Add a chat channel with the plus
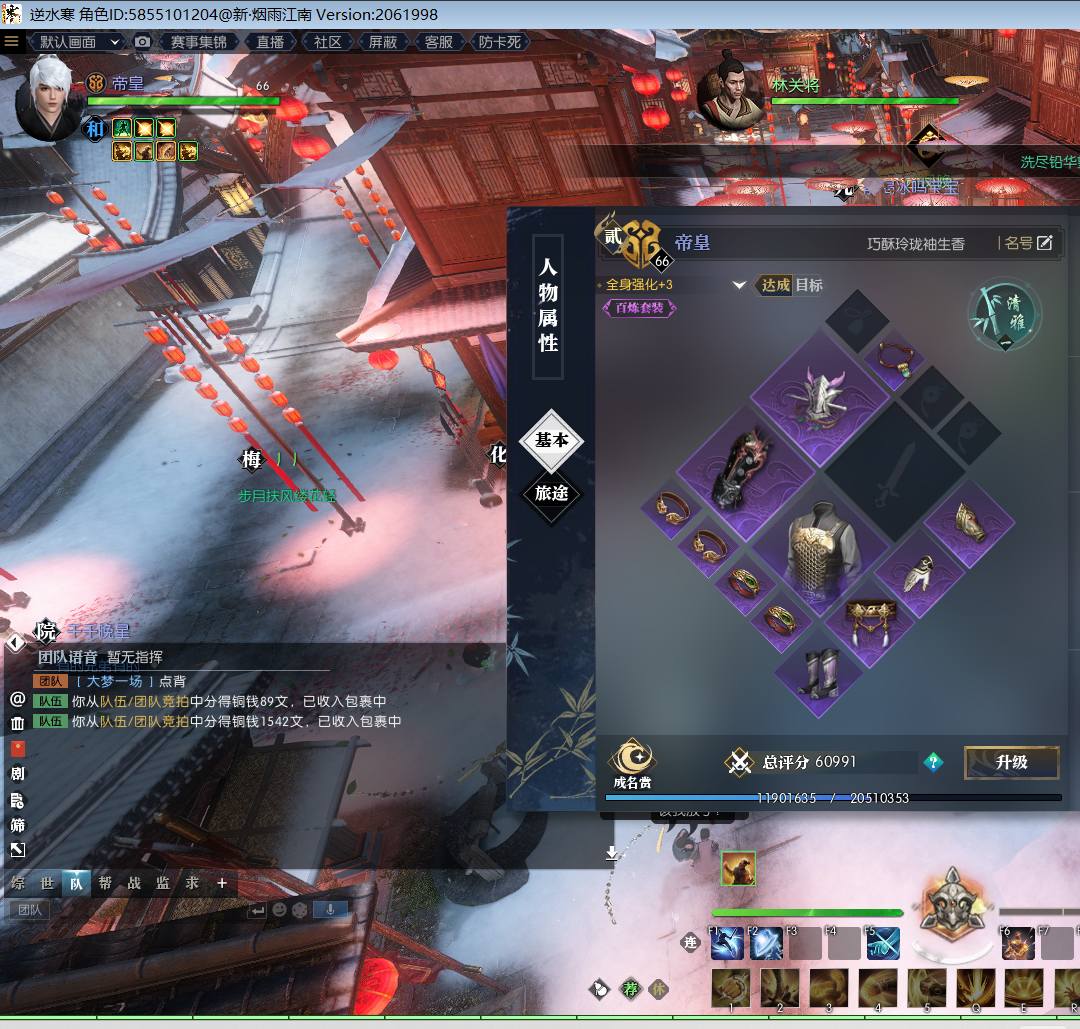 (x=222, y=883)
